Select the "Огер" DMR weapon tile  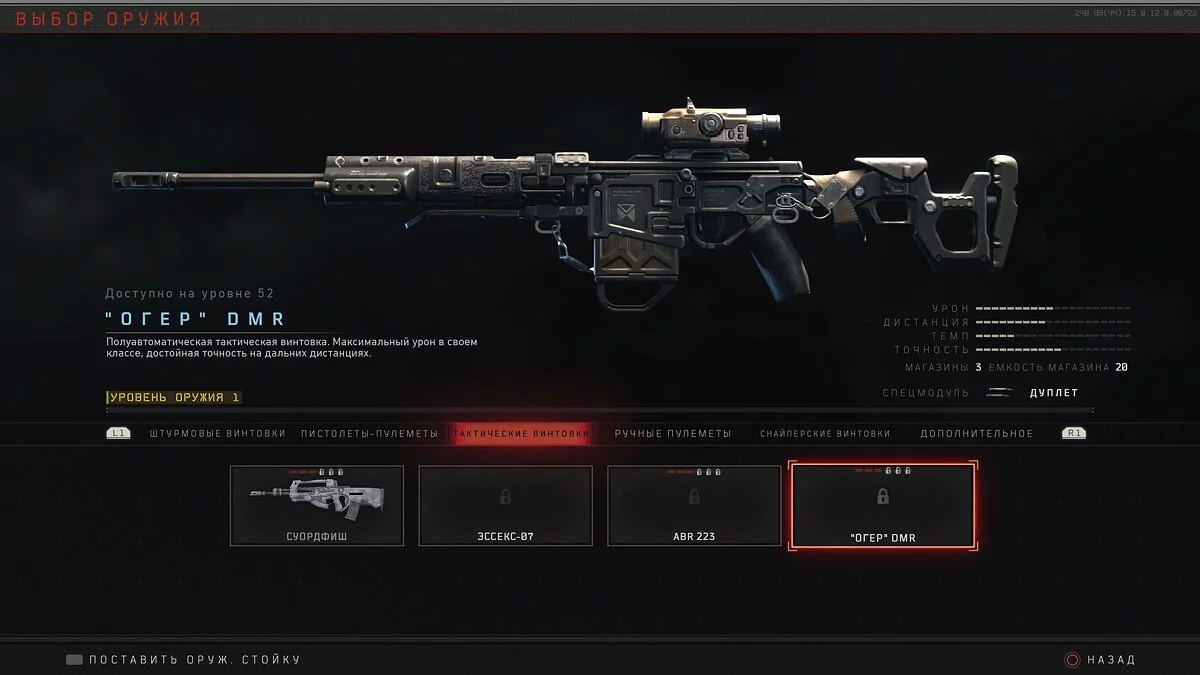pos(882,505)
